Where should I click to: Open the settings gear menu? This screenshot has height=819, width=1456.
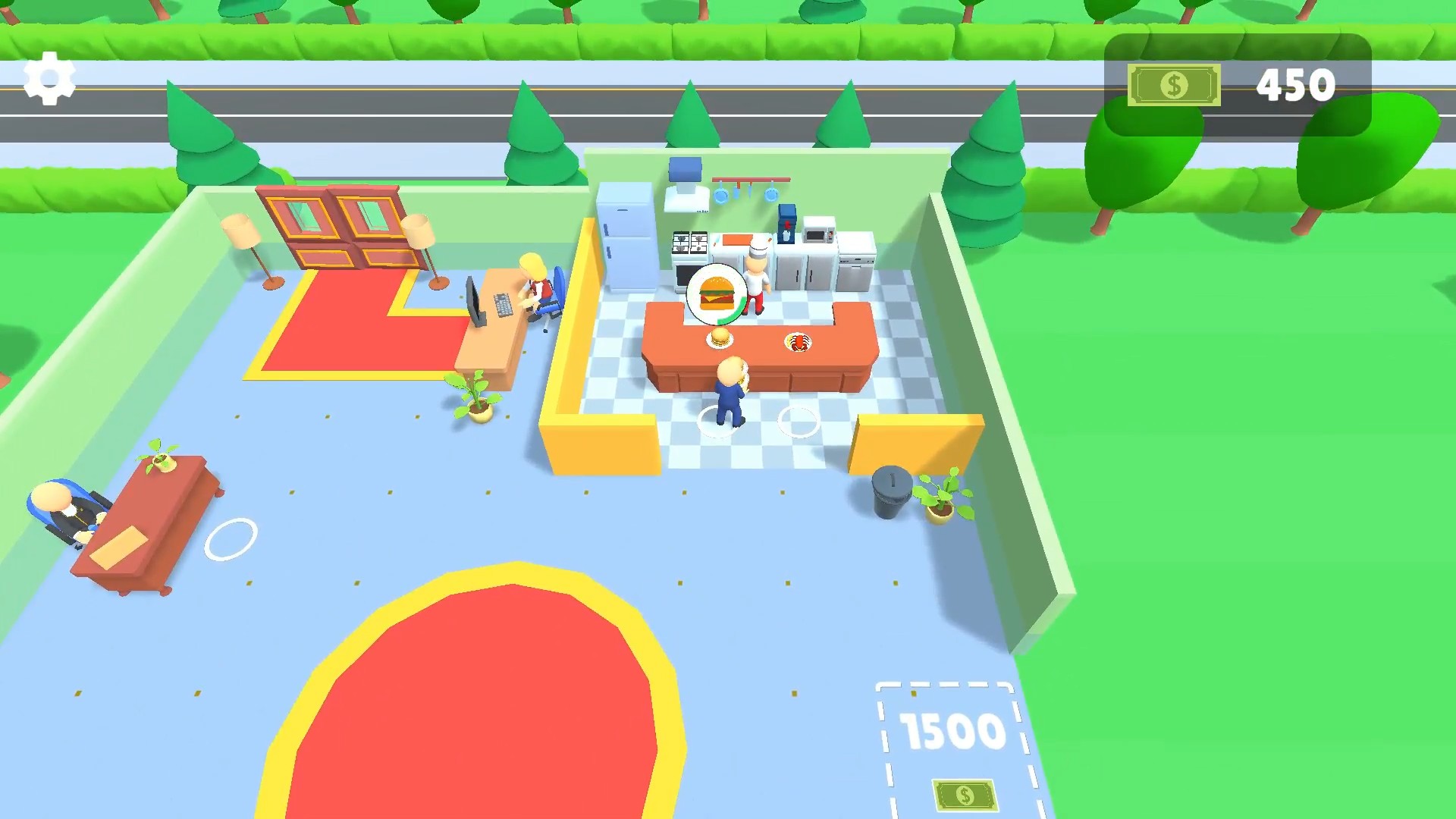coord(49,76)
